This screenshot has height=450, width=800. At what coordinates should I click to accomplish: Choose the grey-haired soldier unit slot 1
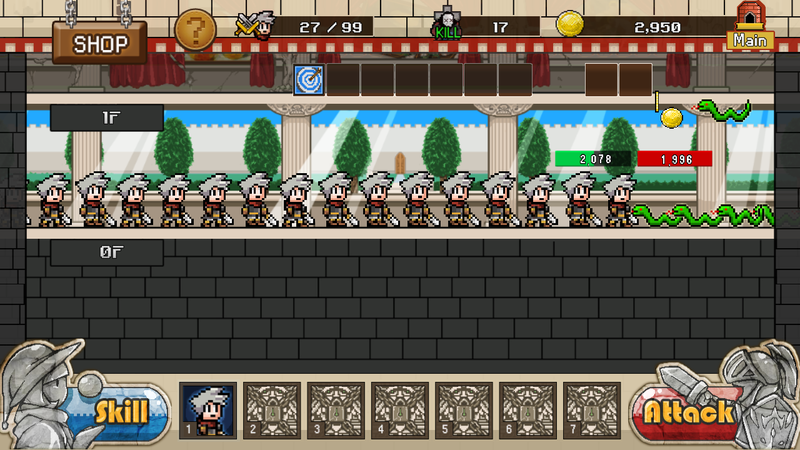click(208, 410)
